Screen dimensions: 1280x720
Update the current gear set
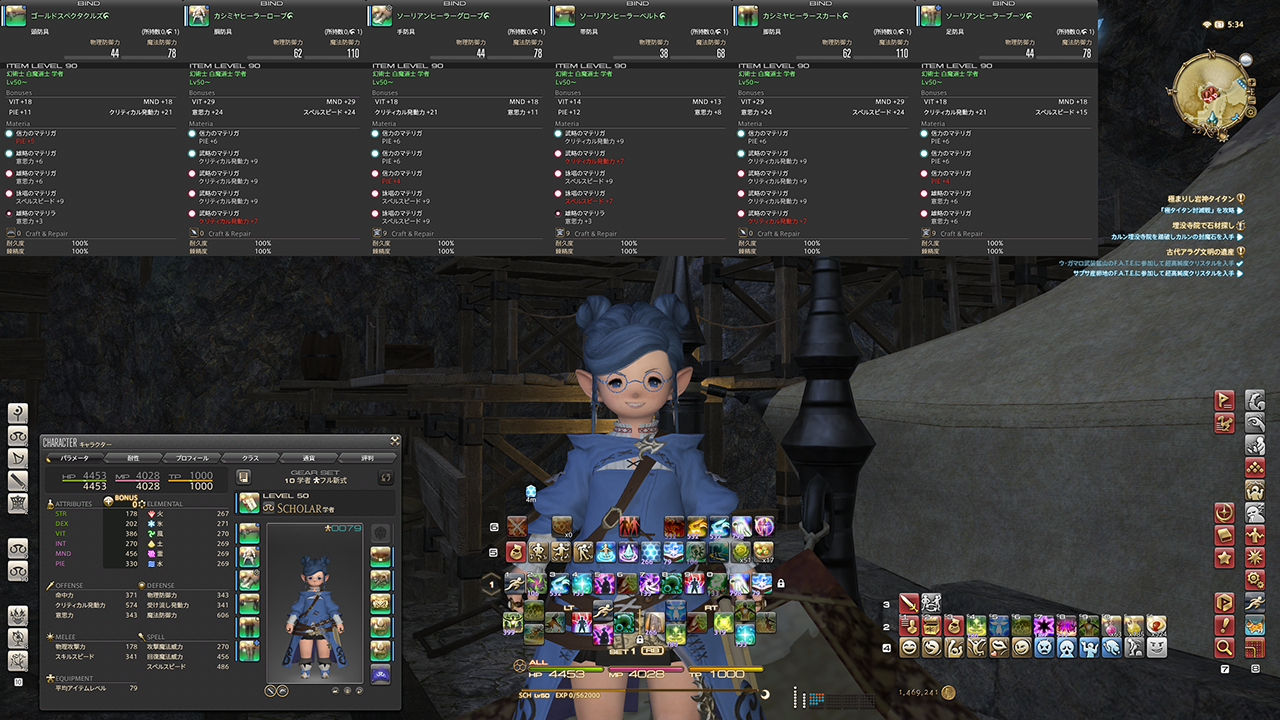click(383, 478)
